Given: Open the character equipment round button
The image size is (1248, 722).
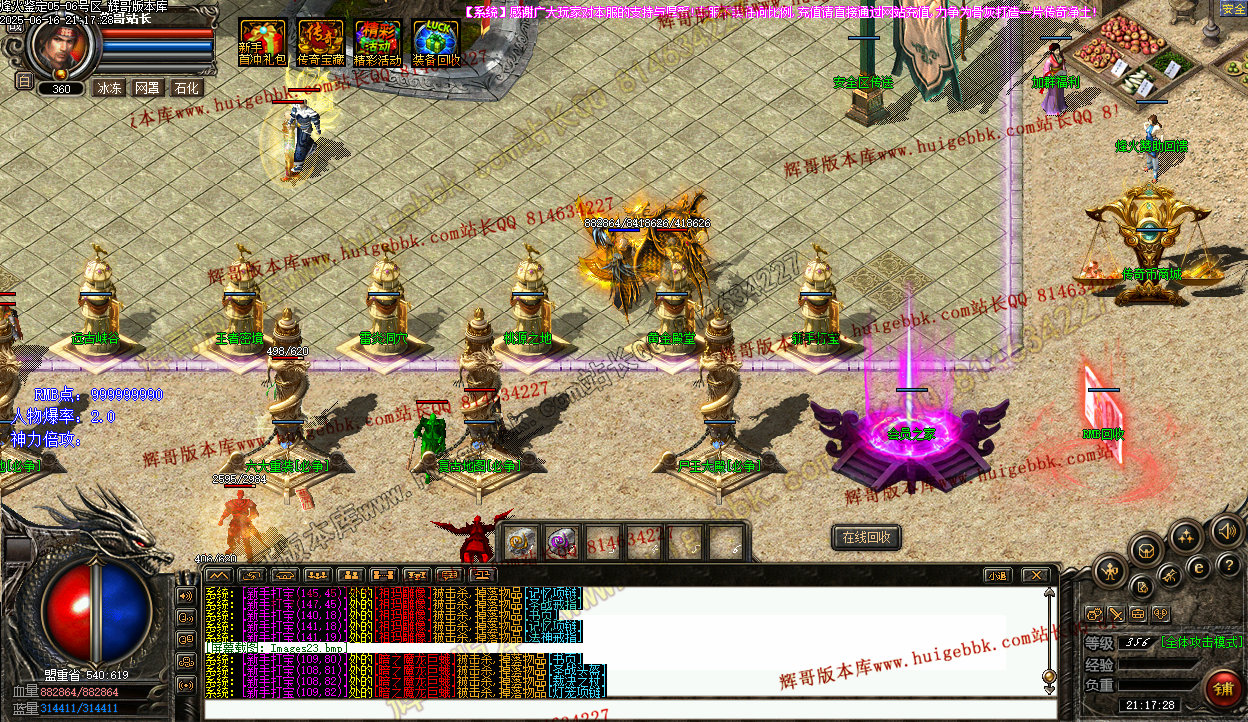Looking at the screenshot, I should pos(1110,572).
